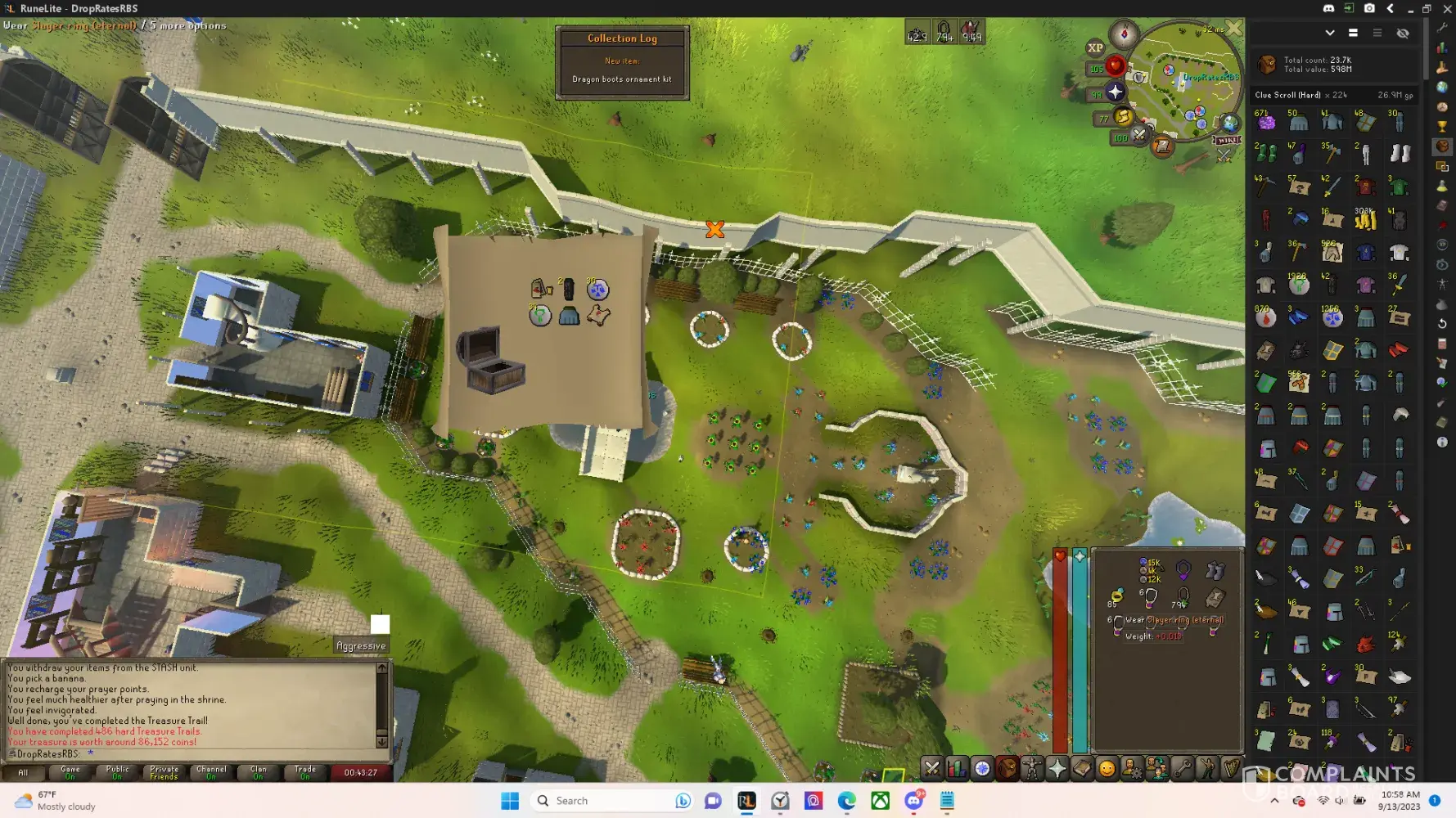Open the Combat Options tab
This screenshot has height=818, width=1456.
click(931, 768)
